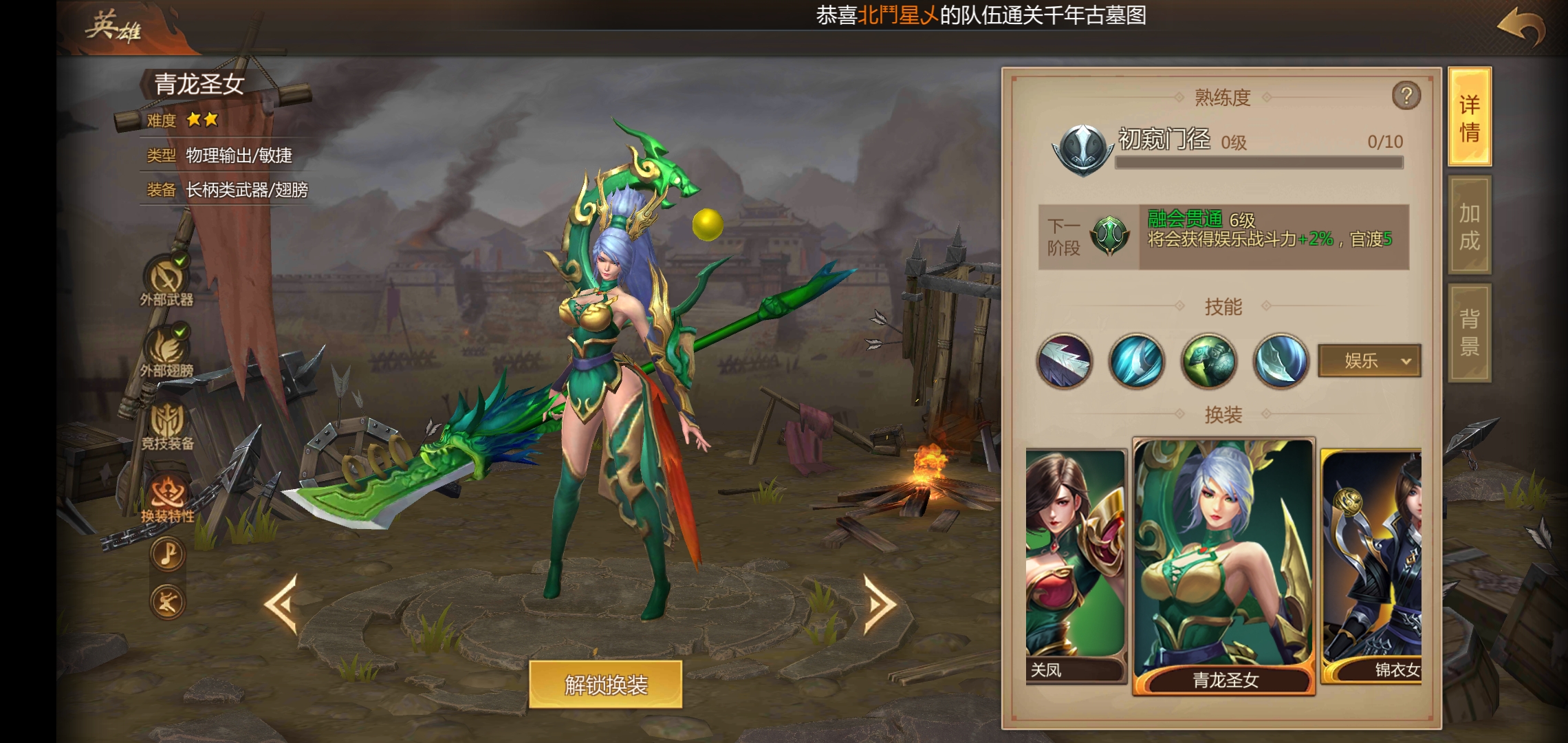Image resolution: width=1568 pixels, height=743 pixels.
Task: Toggle the 外部武器 external weapon option
Action: [166, 280]
